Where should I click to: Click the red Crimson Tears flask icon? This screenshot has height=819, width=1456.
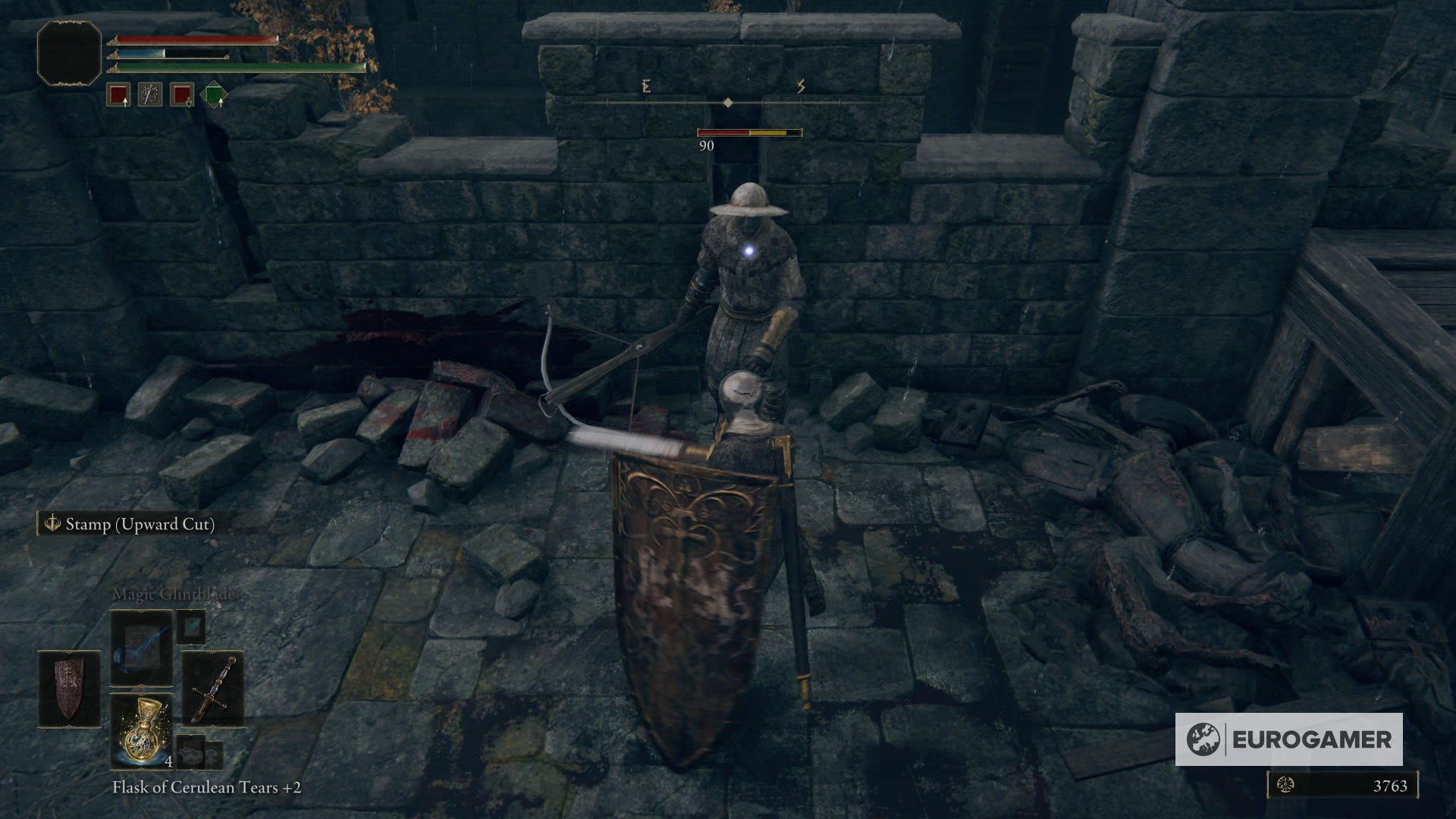coord(118,95)
